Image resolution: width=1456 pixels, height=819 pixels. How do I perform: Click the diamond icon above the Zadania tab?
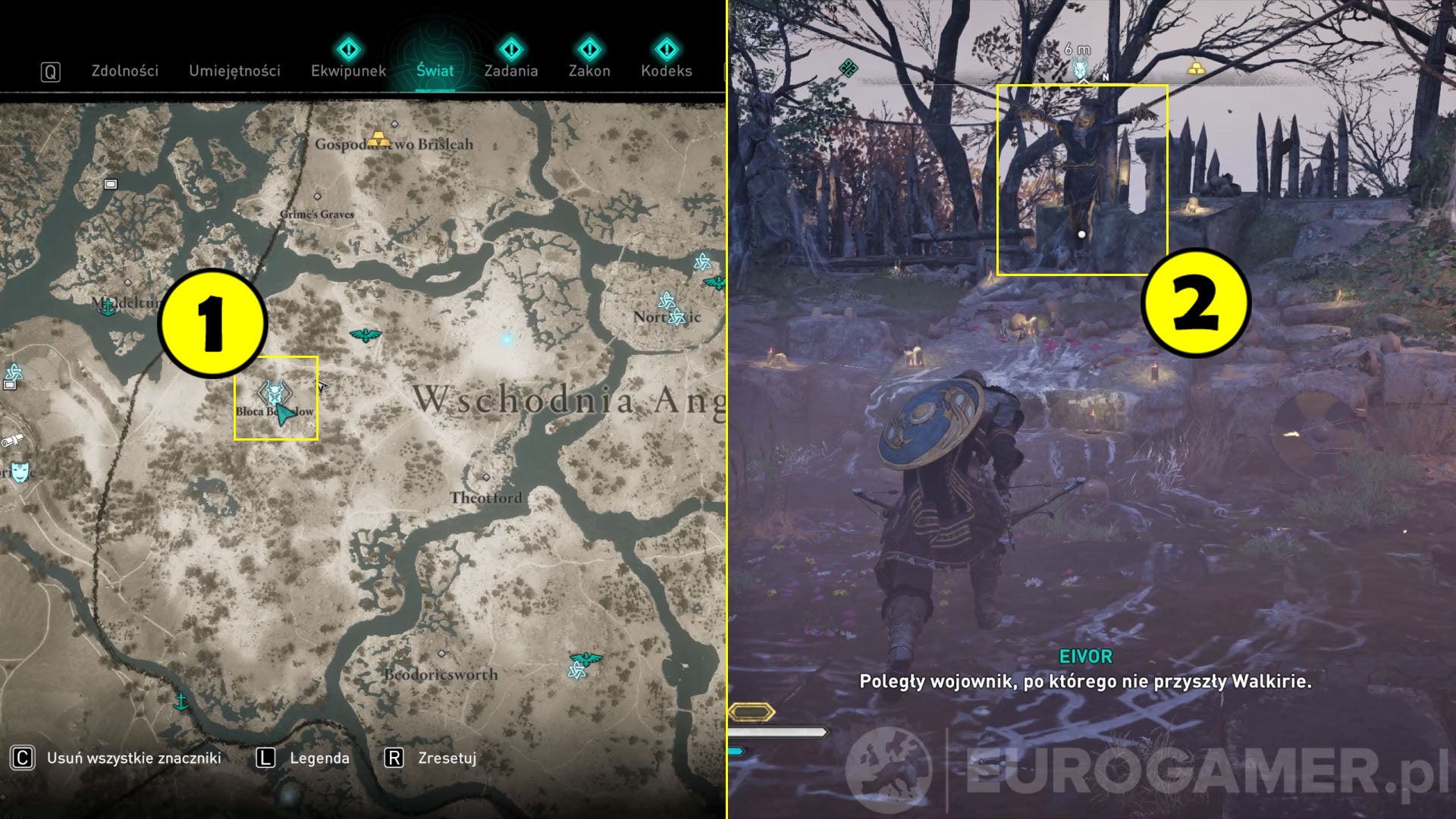pyautogui.click(x=513, y=52)
